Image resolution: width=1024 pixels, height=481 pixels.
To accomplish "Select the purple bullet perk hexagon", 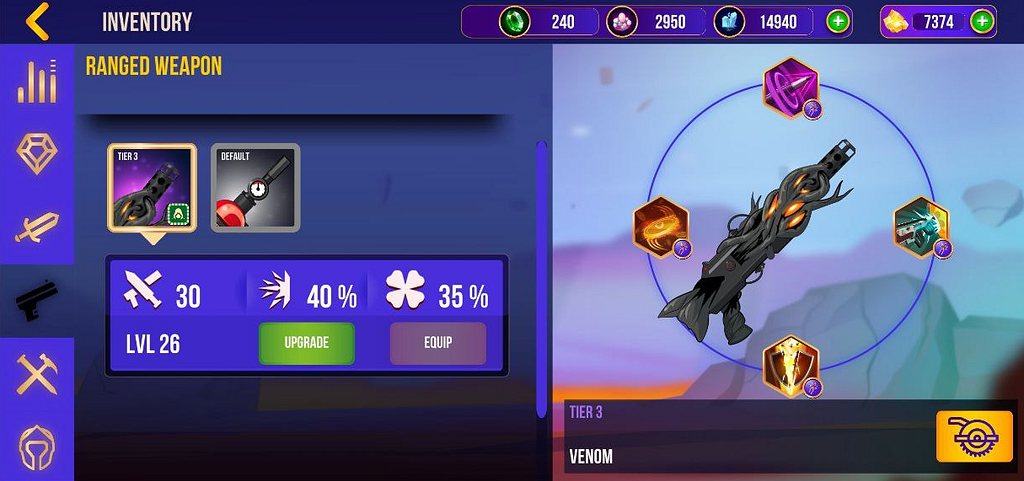I will [x=791, y=87].
